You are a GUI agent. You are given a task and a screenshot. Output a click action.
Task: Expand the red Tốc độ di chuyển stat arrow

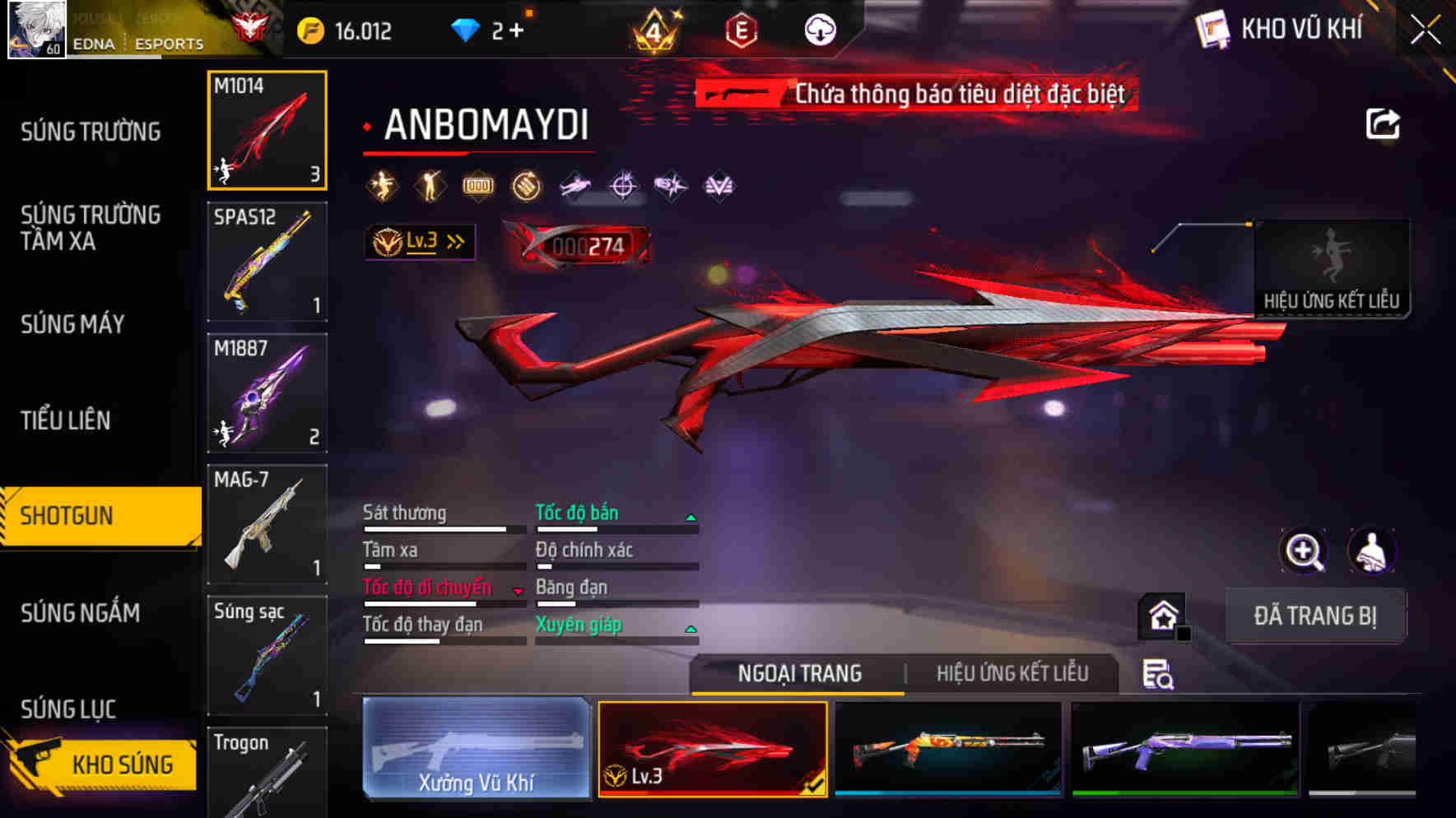pyautogui.click(x=519, y=589)
